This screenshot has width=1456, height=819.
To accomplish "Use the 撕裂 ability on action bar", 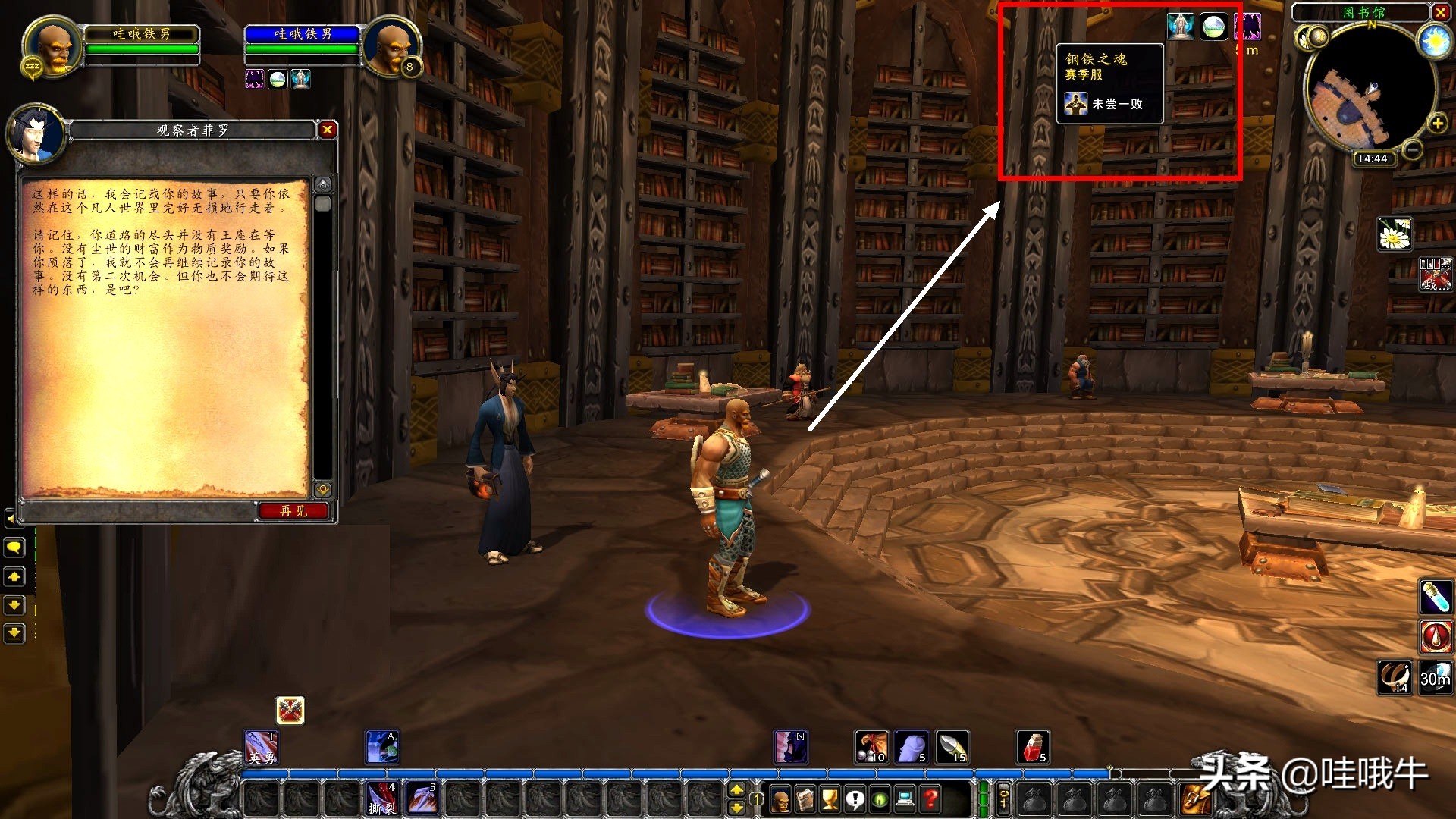I will point(381,799).
